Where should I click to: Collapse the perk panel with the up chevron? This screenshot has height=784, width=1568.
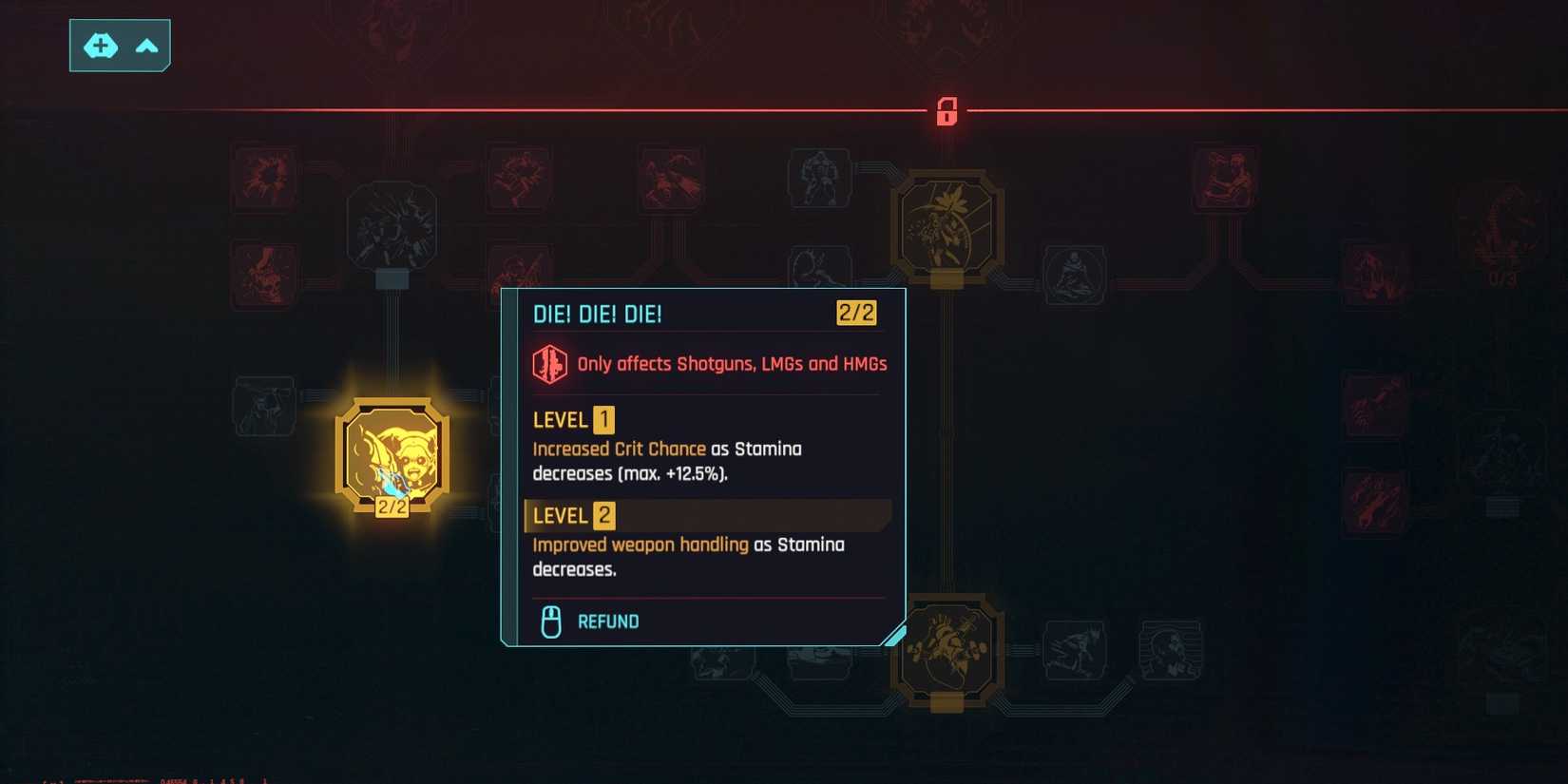[x=146, y=46]
